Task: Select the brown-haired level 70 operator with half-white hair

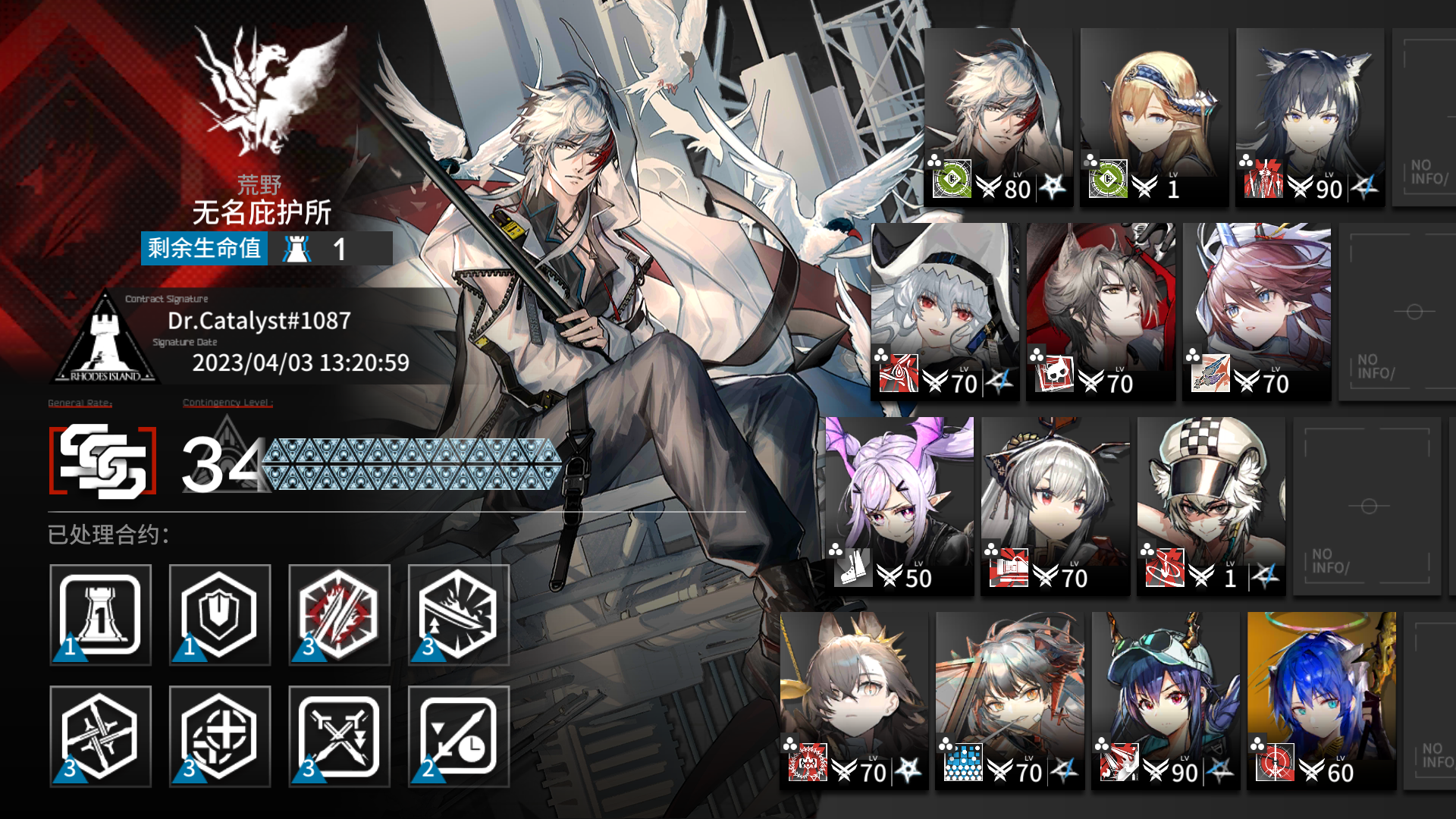Action: [854, 701]
